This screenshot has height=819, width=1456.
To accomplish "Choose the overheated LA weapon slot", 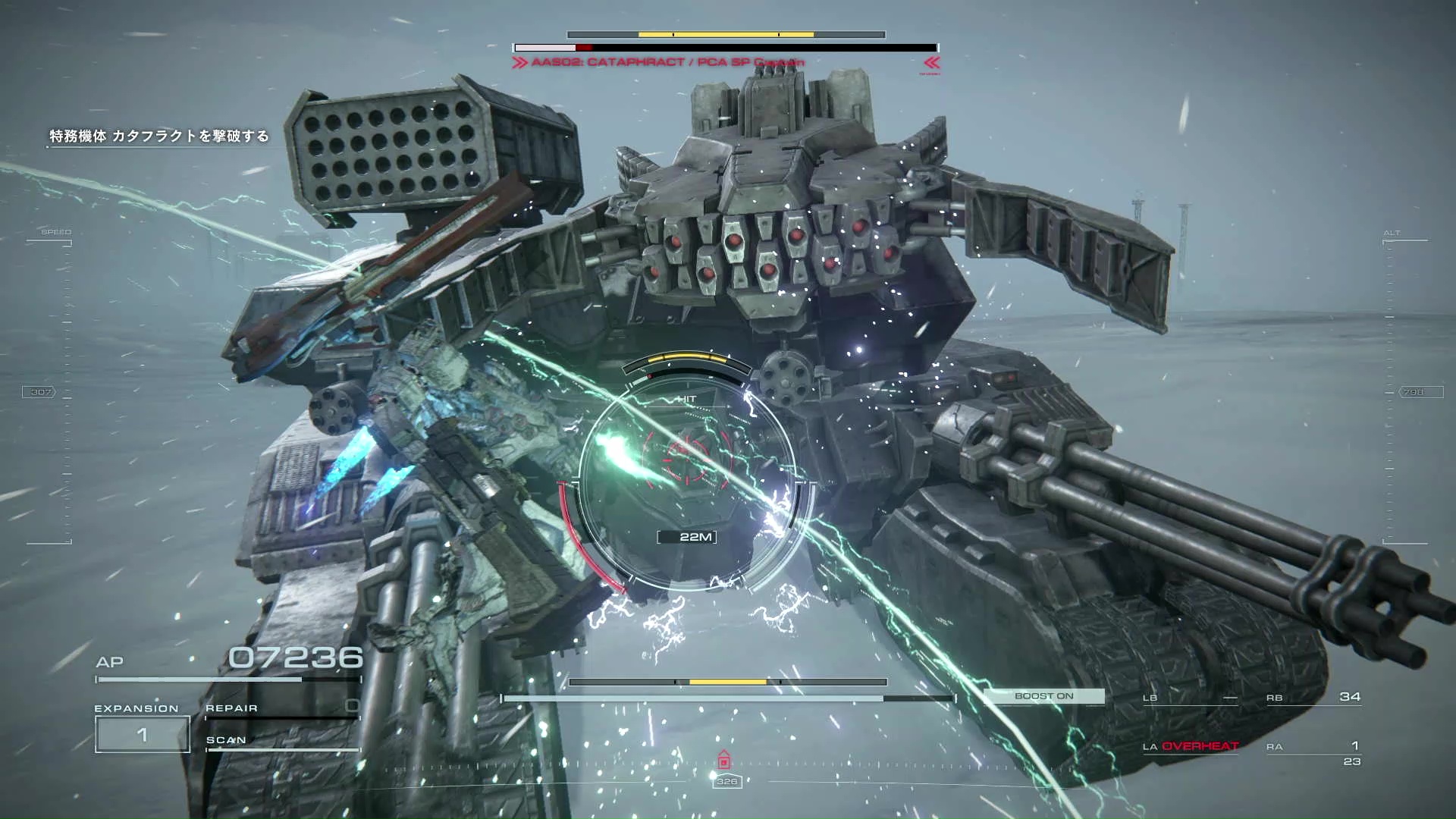I will pyautogui.click(x=1191, y=747).
